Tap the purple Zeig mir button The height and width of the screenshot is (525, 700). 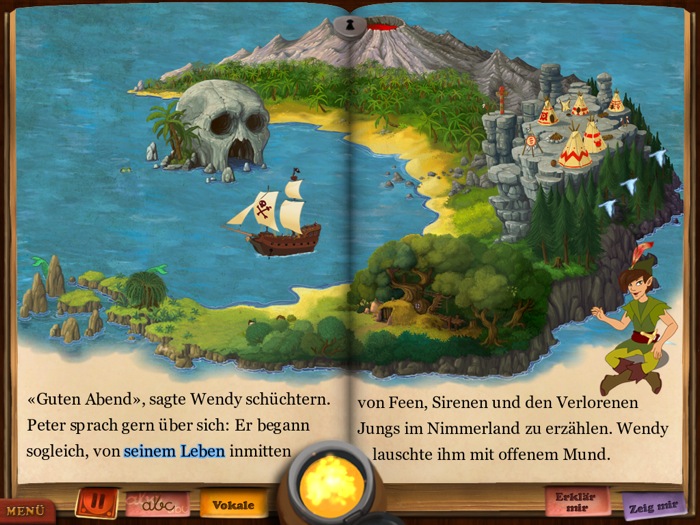pos(654,506)
